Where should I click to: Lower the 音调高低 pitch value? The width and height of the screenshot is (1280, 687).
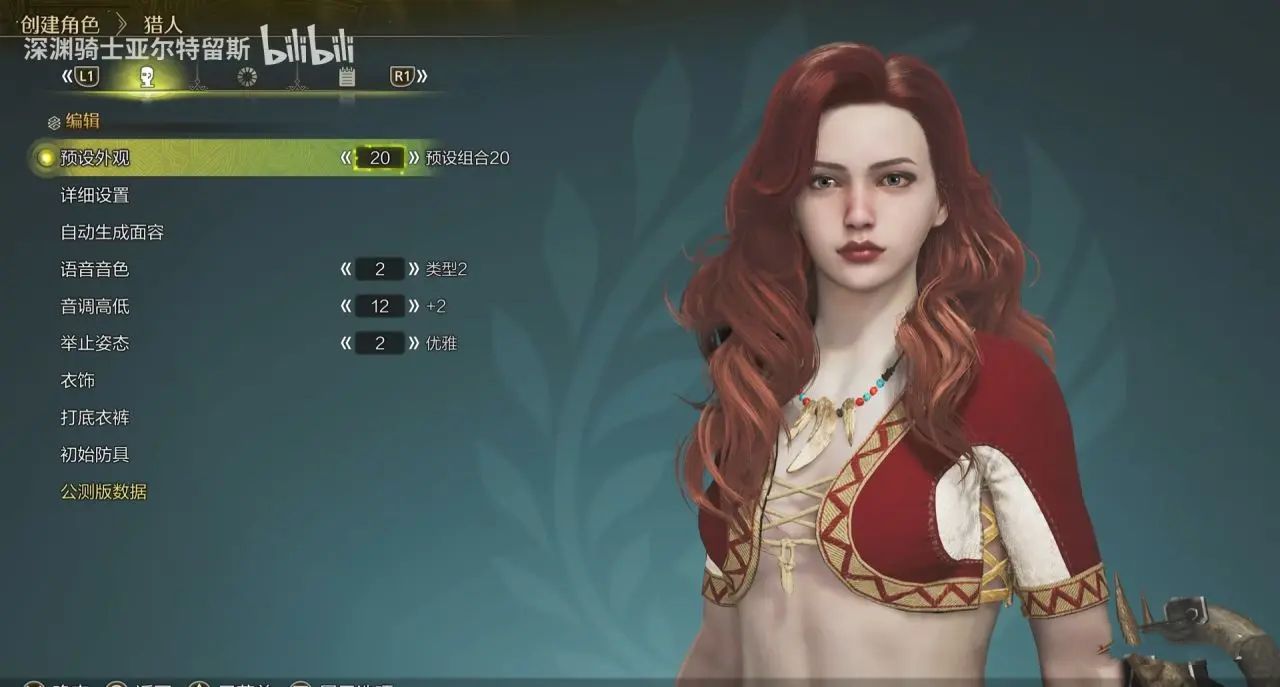(x=346, y=306)
